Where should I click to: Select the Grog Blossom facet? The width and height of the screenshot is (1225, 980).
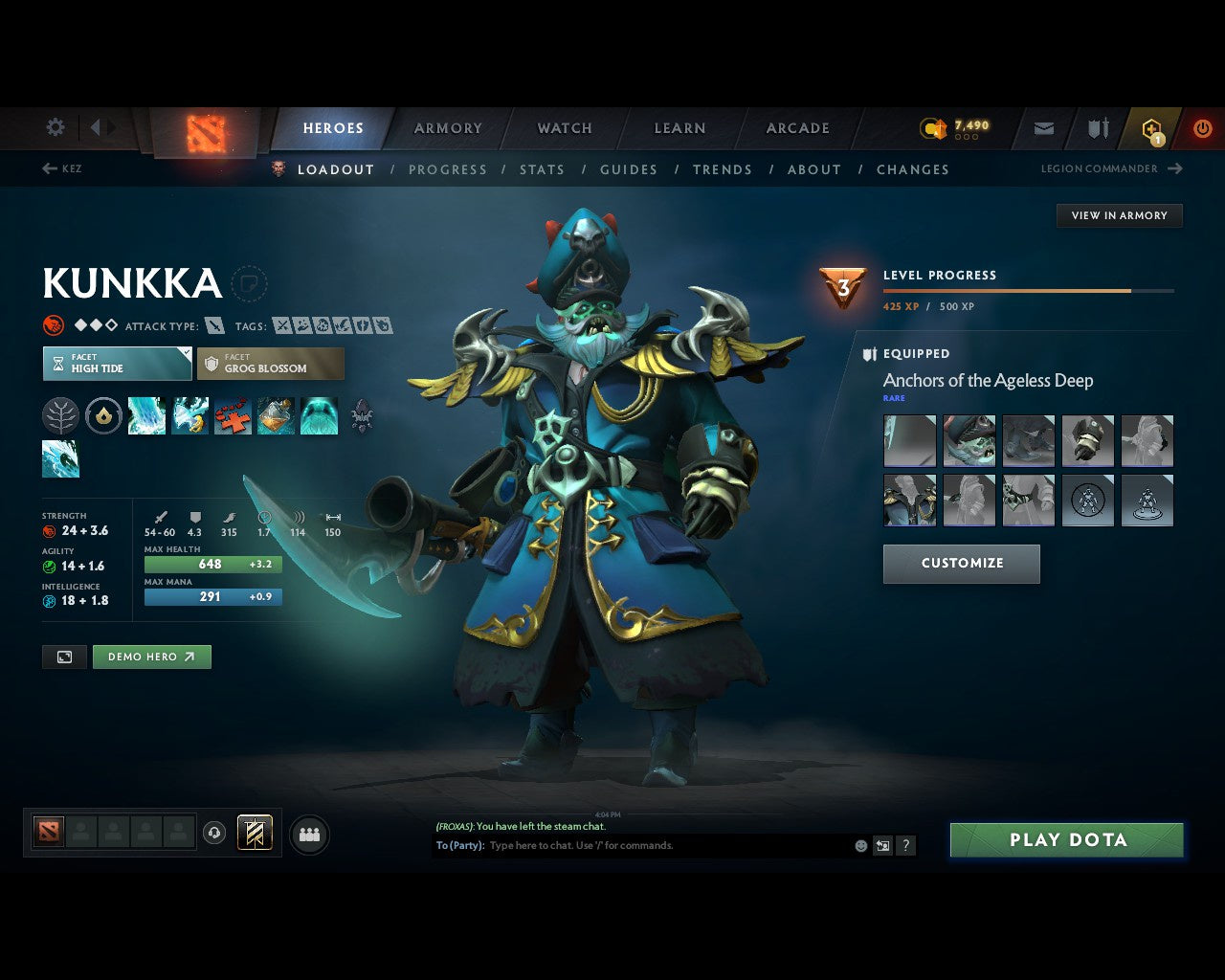tap(271, 364)
